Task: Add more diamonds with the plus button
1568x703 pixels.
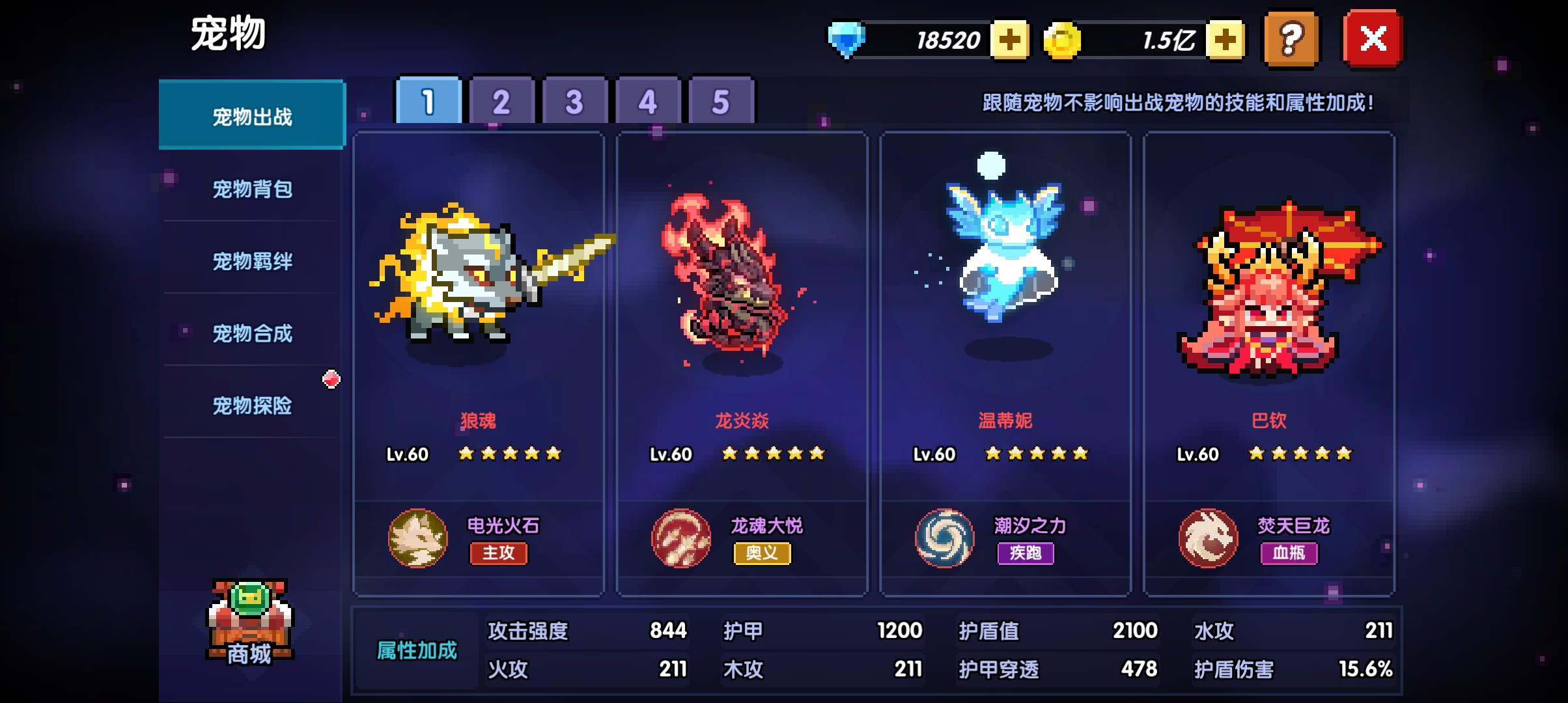Action: pos(1009,40)
